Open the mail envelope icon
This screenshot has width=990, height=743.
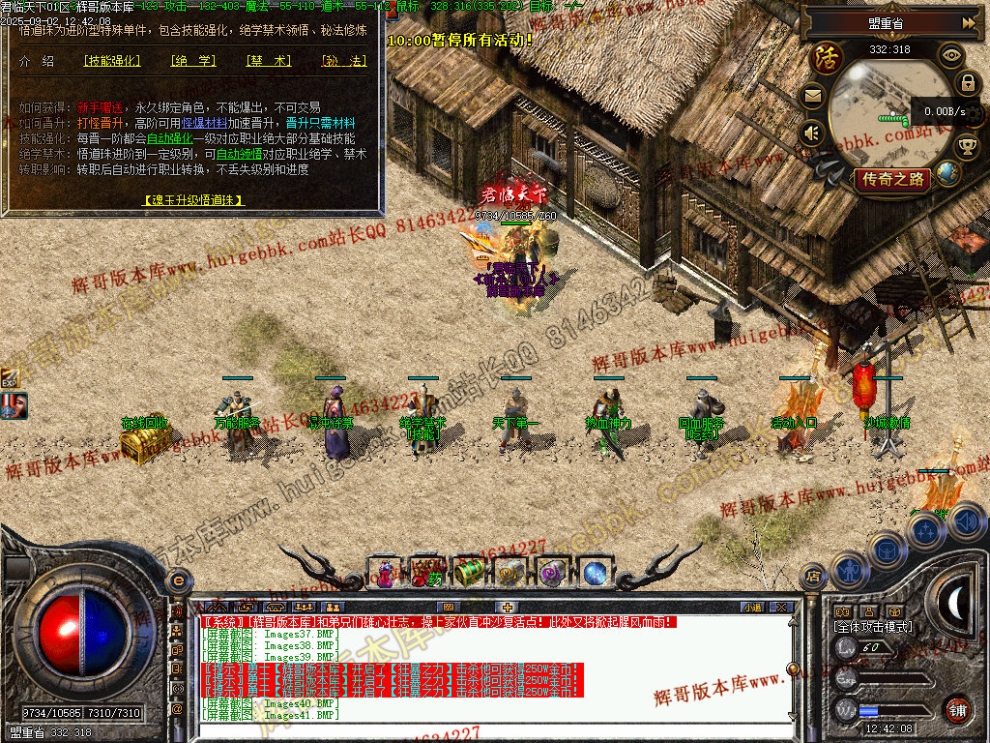click(x=813, y=97)
